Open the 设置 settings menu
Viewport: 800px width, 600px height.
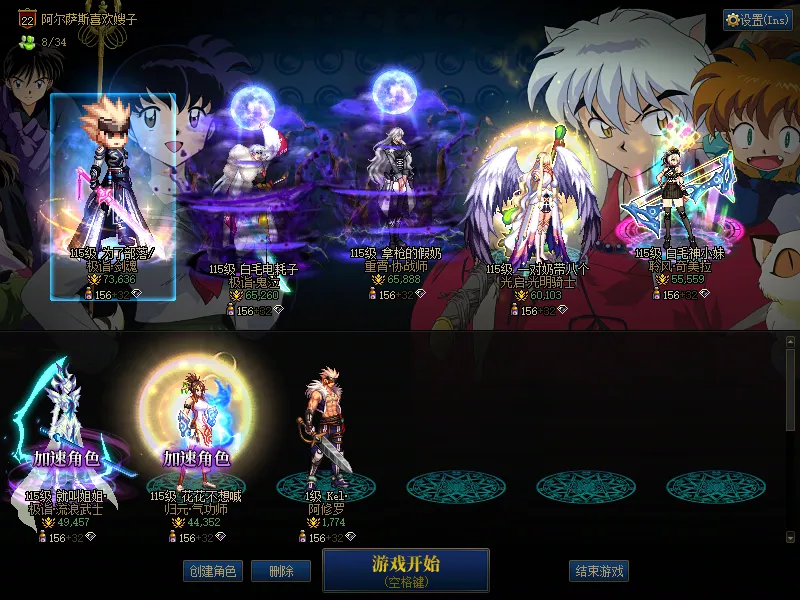point(757,19)
